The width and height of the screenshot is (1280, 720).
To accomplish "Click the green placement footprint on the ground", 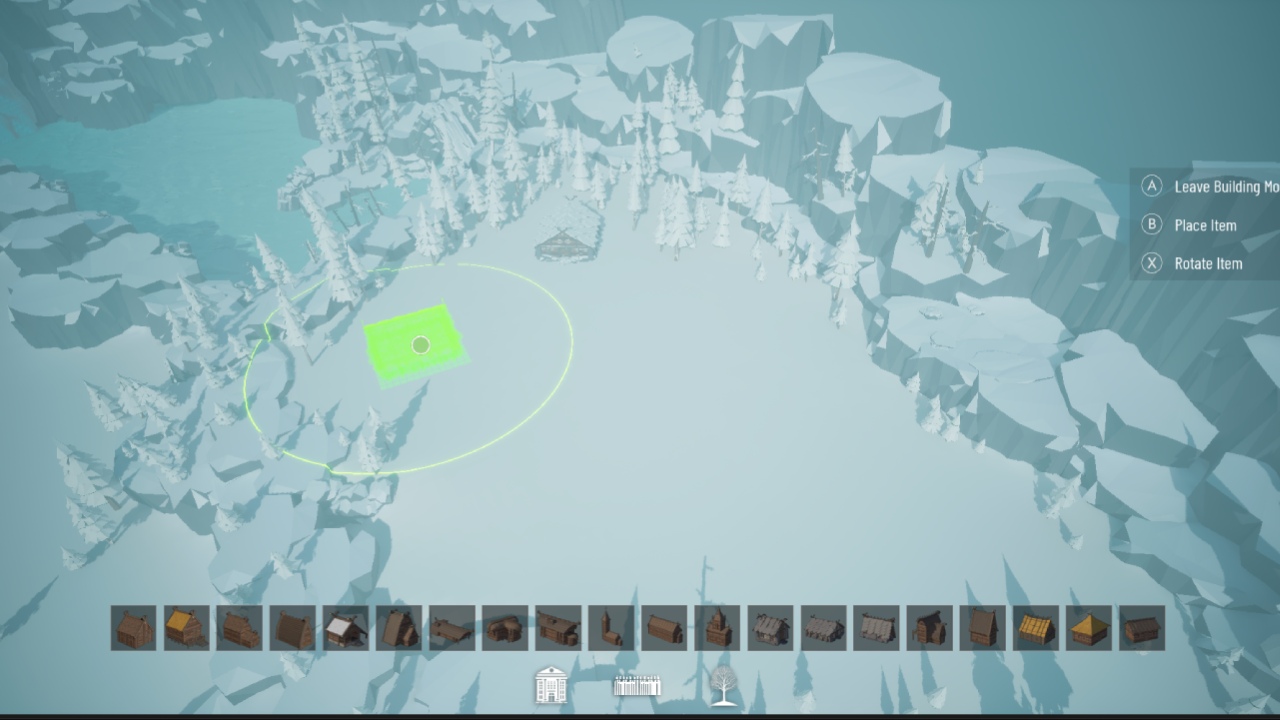I will (x=418, y=345).
